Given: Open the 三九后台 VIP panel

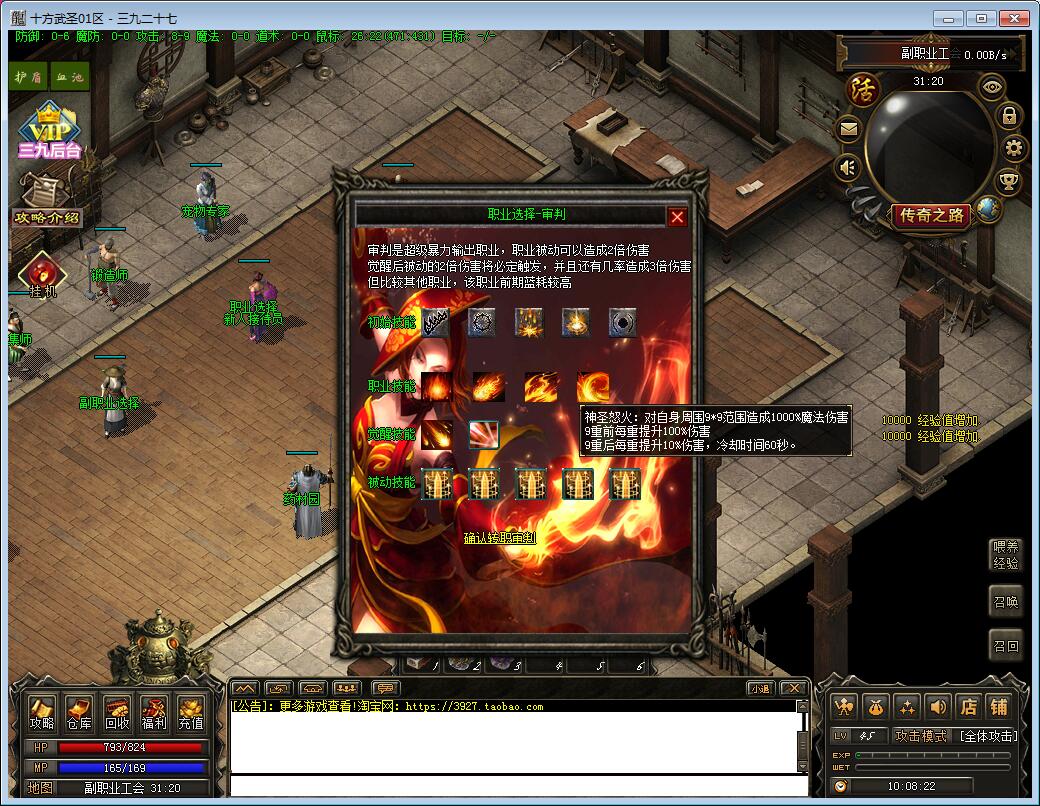Looking at the screenshot, I should [49, 132].
